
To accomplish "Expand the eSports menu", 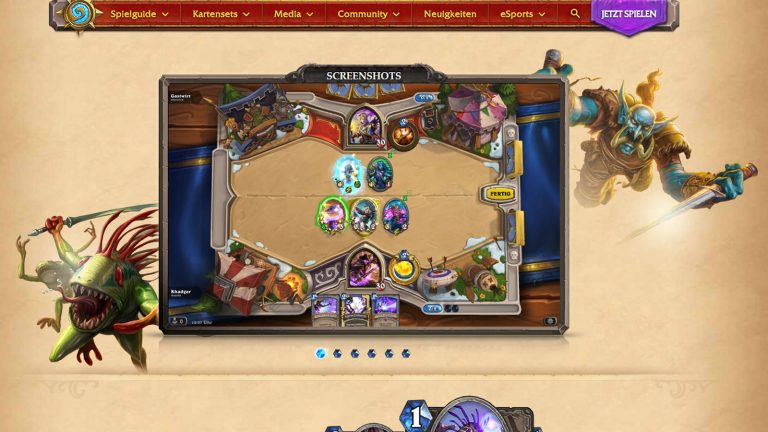I will point(523,14).
